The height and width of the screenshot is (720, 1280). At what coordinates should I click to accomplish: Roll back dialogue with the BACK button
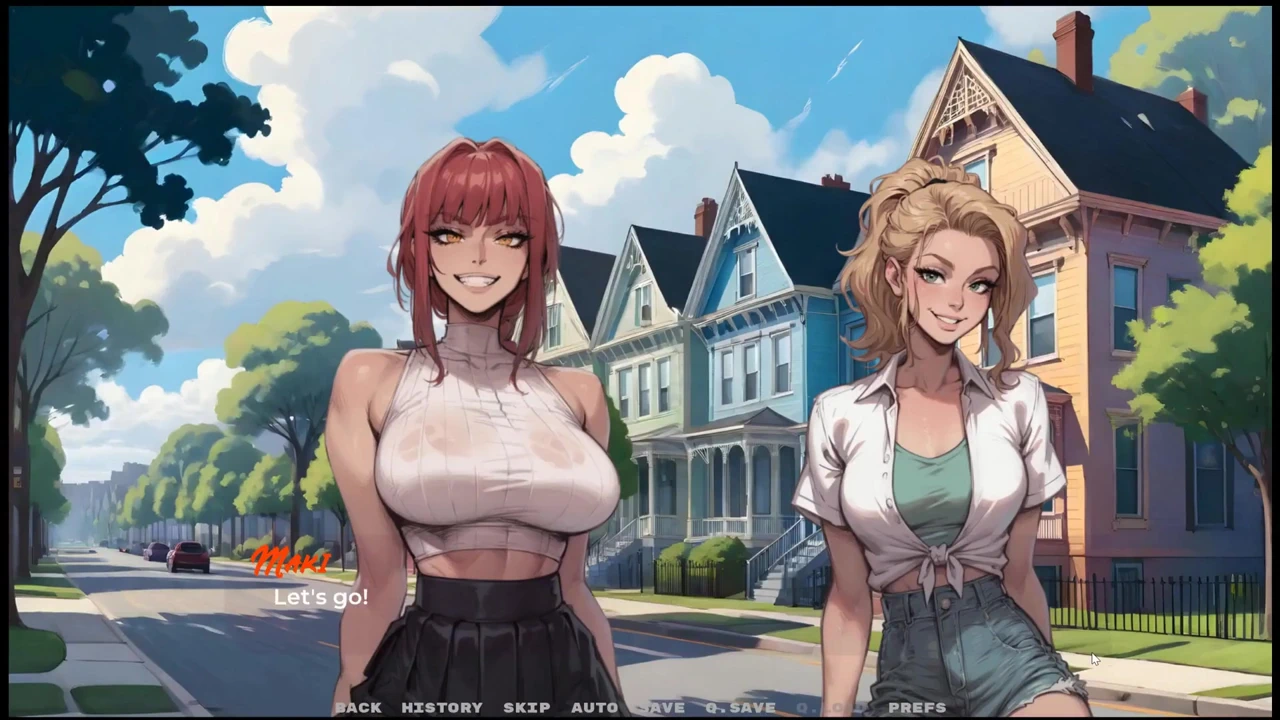[x=358, y=707]
